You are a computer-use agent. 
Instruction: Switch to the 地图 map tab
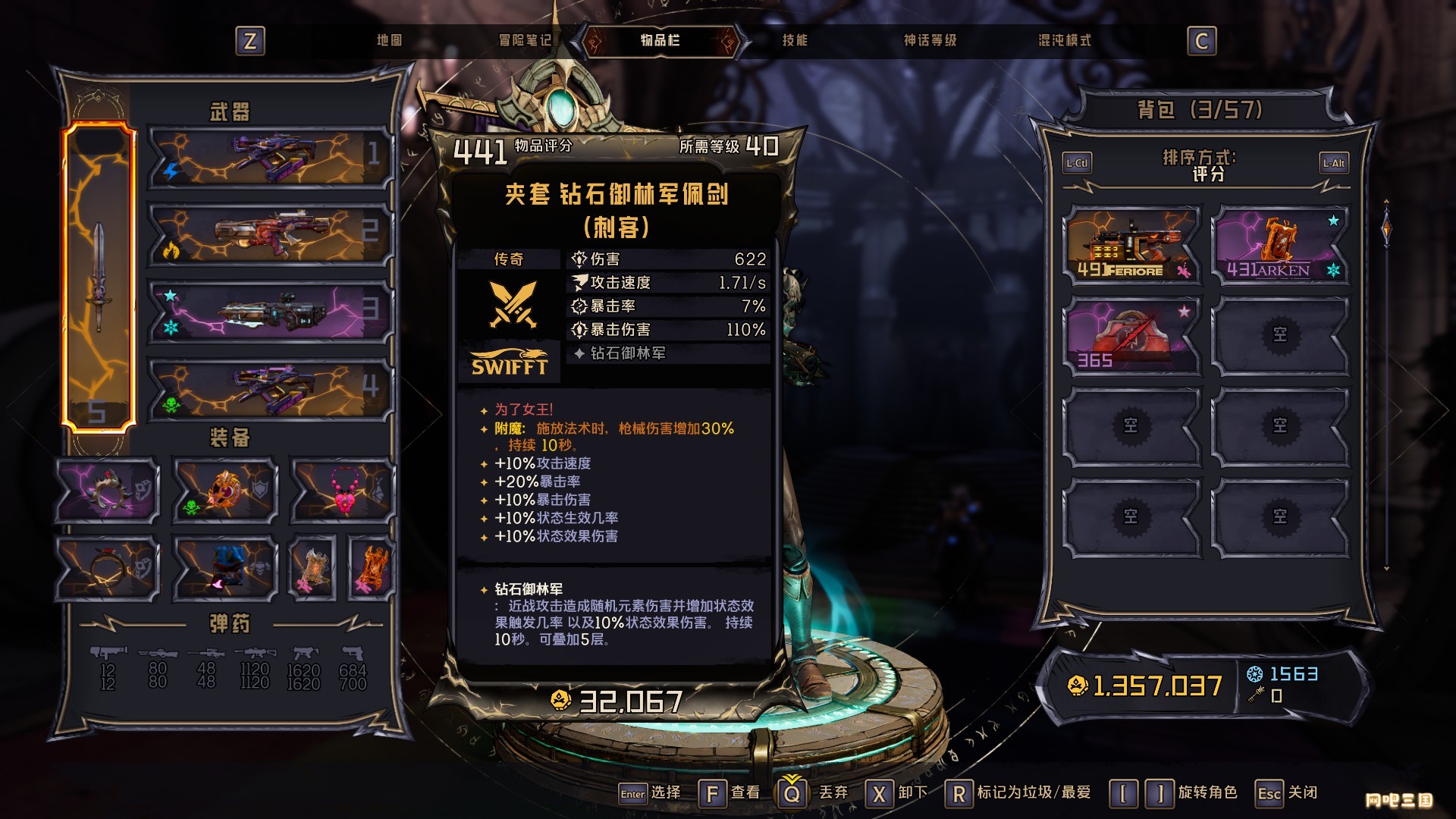tap(389, 40)
